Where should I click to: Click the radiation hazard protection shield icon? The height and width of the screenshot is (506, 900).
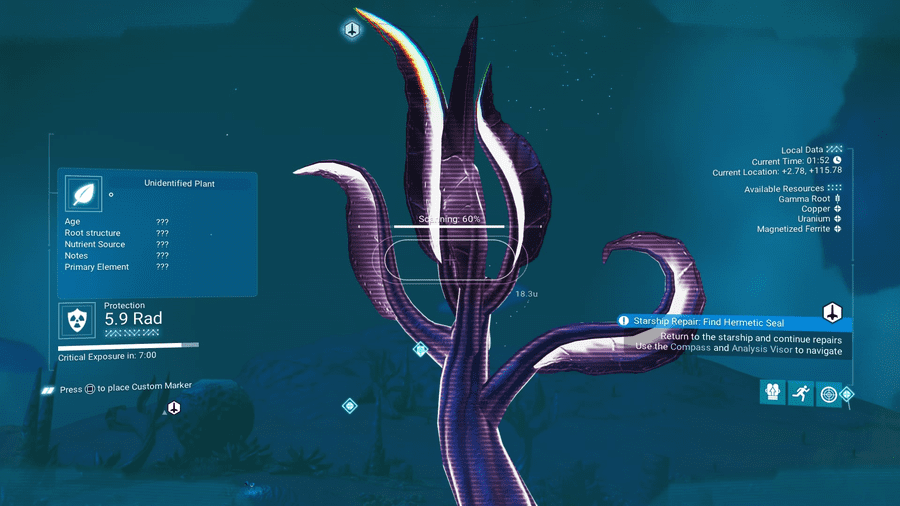pos(76,320)
